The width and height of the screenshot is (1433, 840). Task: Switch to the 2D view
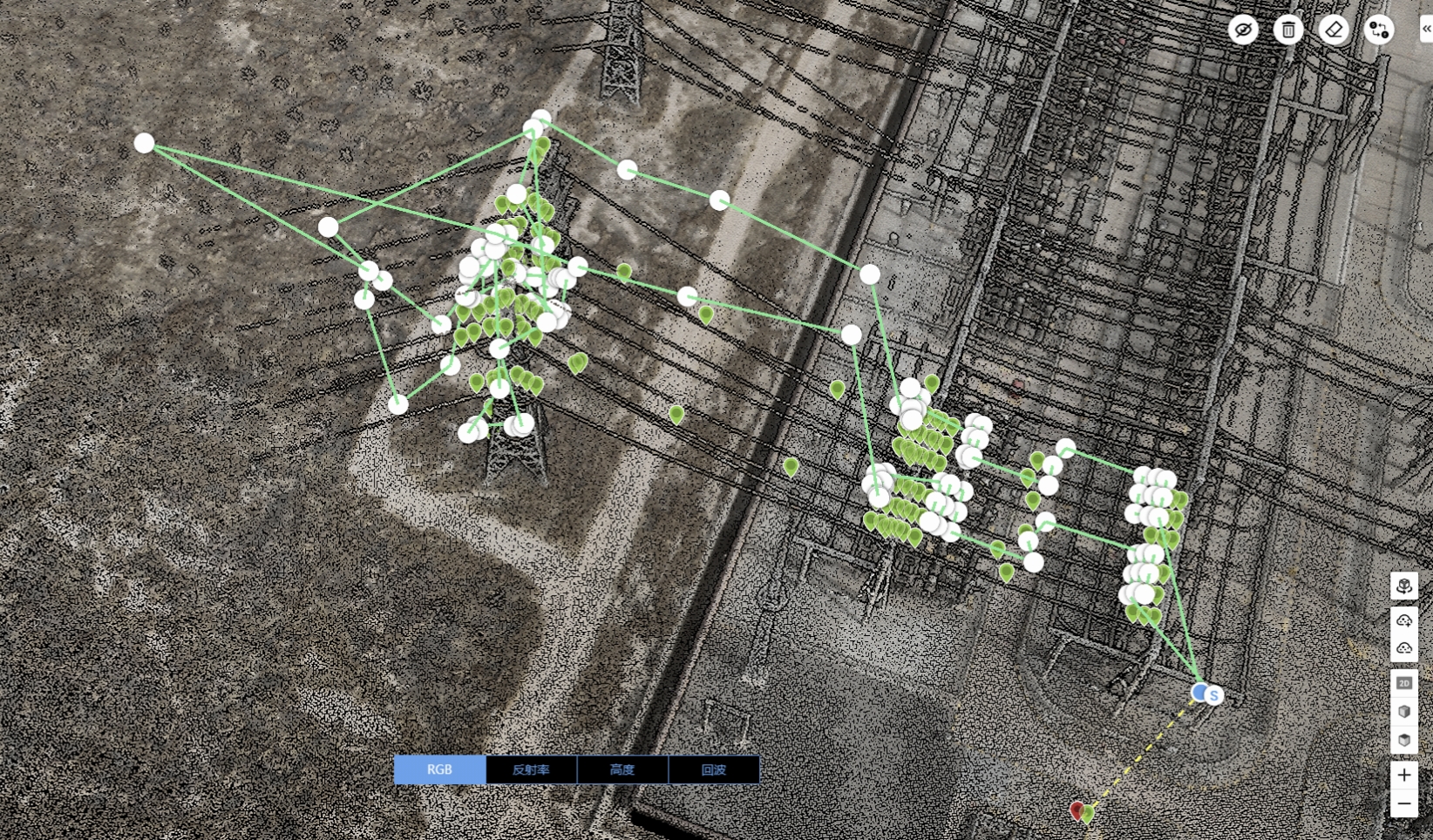[1403, 683]
